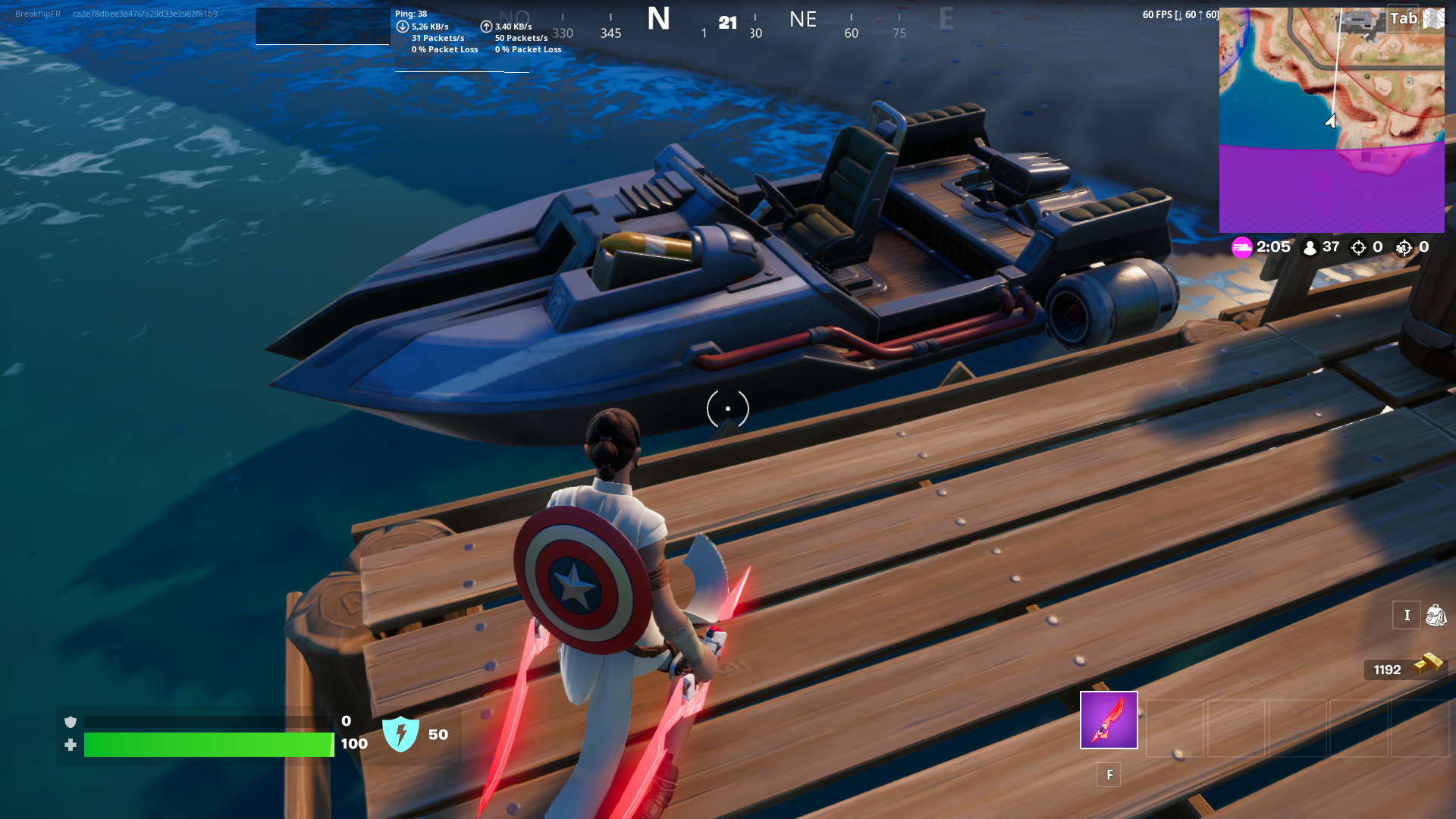Click the NE marker on the compass

point(802,19)
